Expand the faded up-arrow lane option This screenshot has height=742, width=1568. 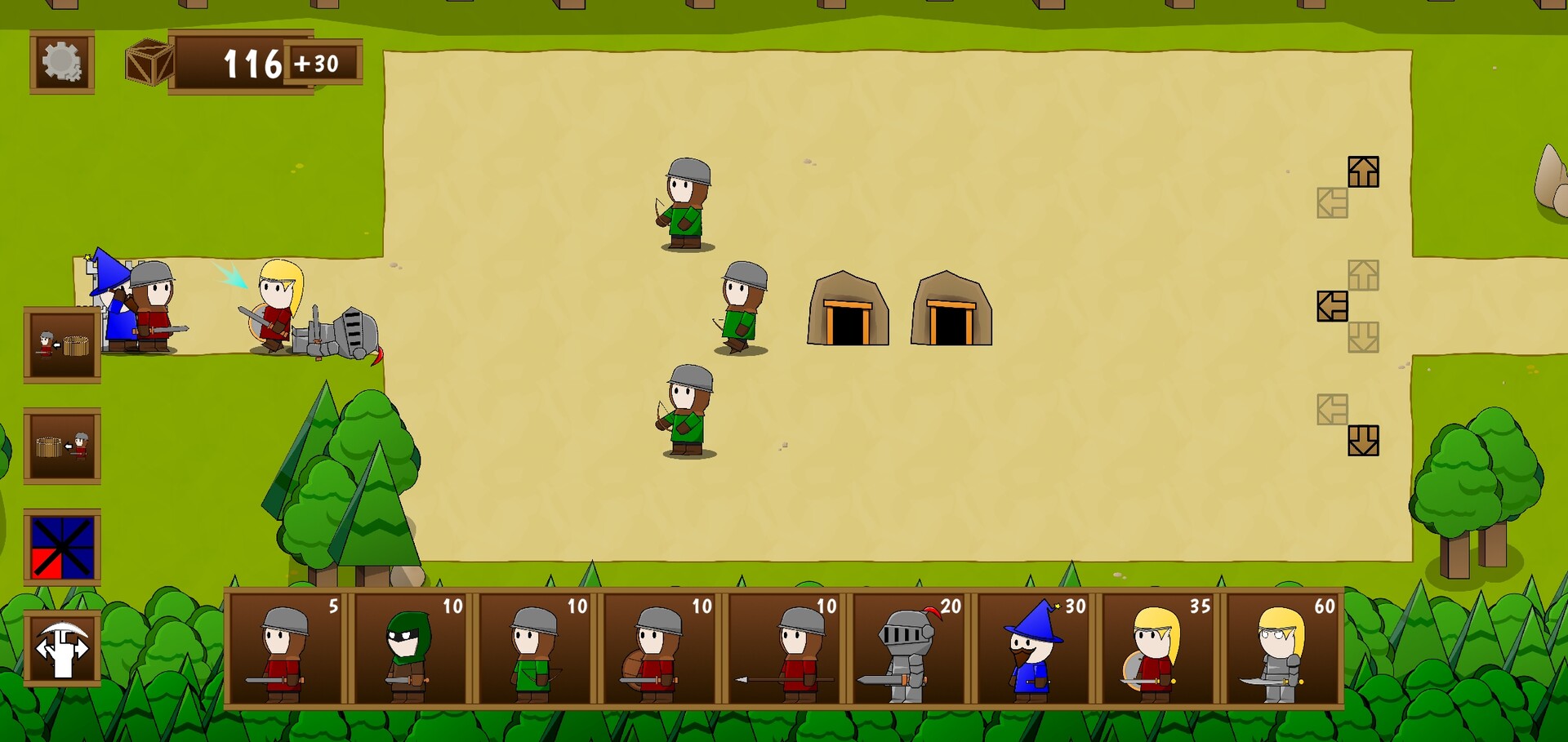[x=1362, y=274]
